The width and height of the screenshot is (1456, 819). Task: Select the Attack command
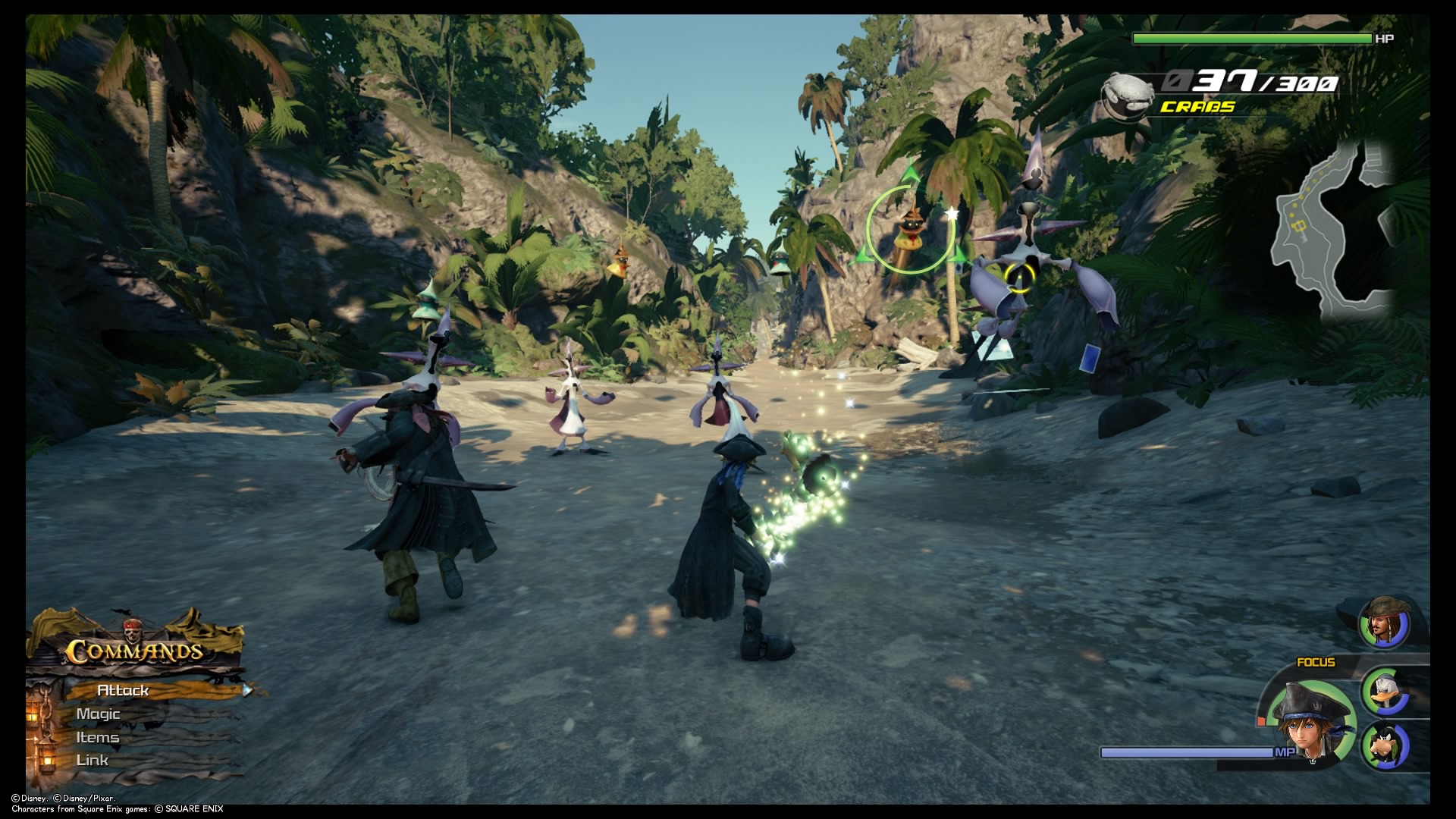tap(124, 690)
